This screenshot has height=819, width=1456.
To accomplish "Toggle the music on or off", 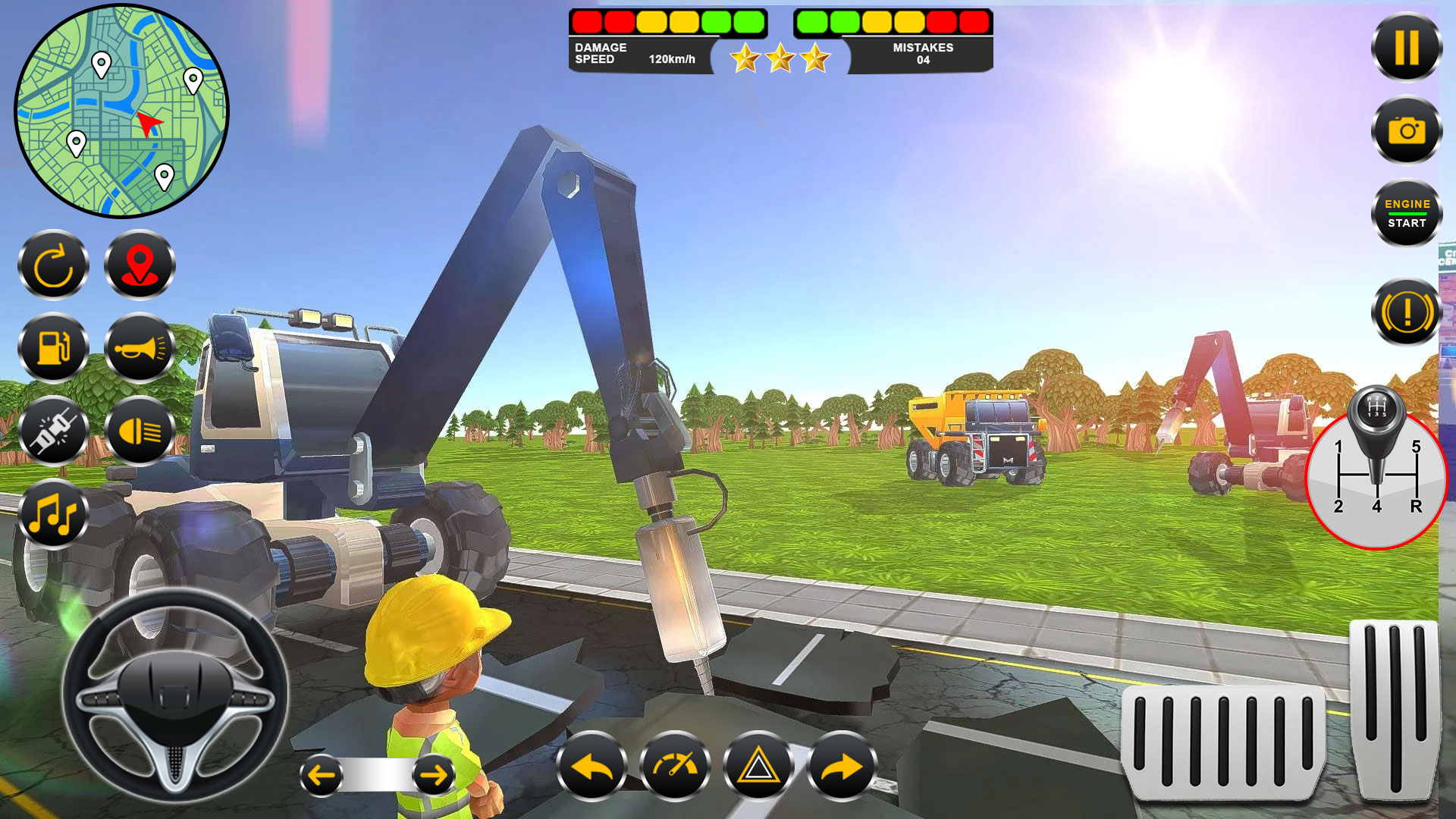I will (53, 513).
